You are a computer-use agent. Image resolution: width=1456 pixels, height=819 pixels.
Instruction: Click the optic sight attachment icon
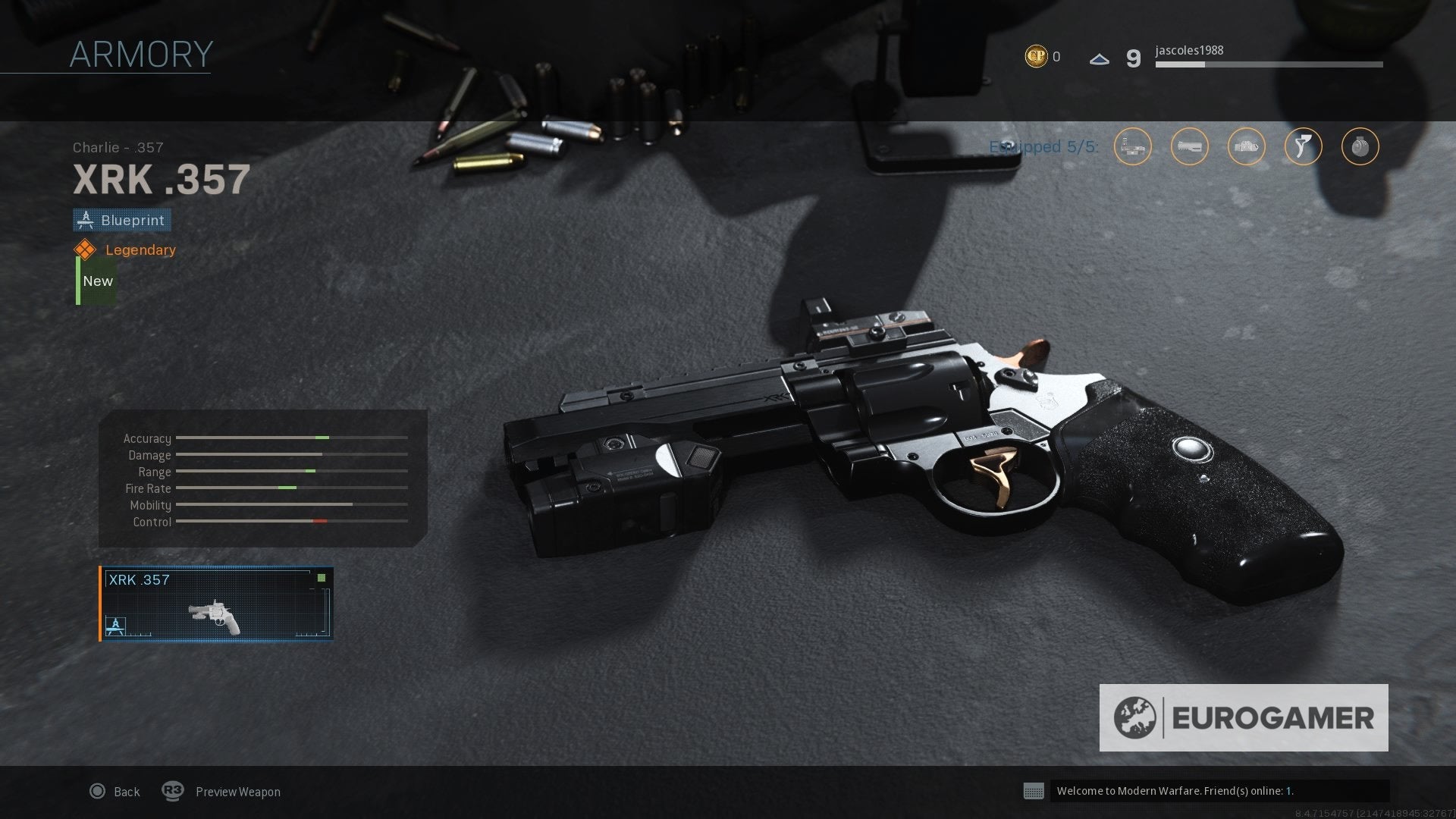tap(1132, 147)
